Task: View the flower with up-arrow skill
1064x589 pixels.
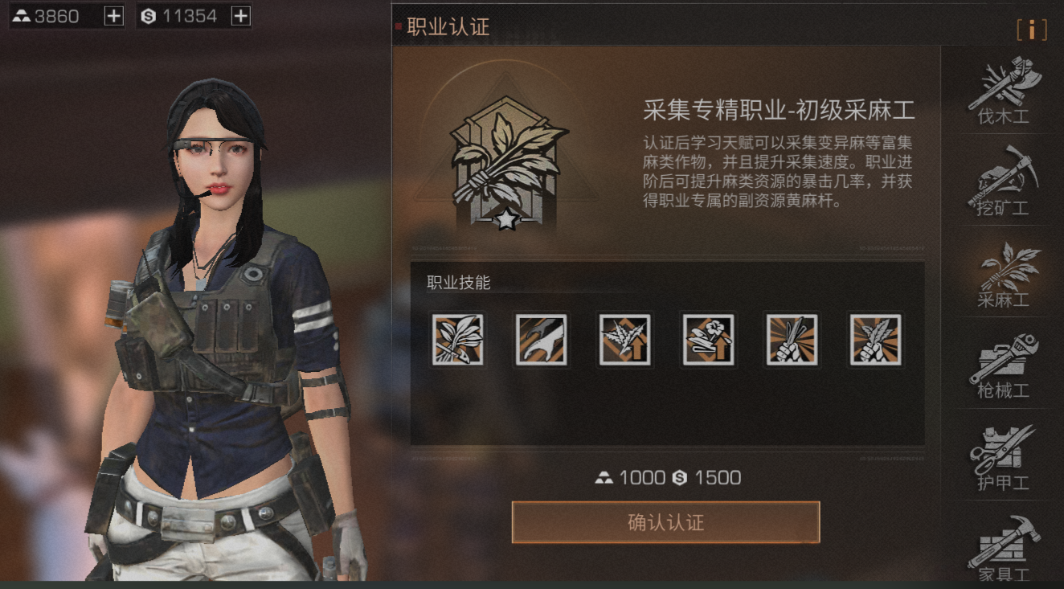Action: tap(708, 339)
